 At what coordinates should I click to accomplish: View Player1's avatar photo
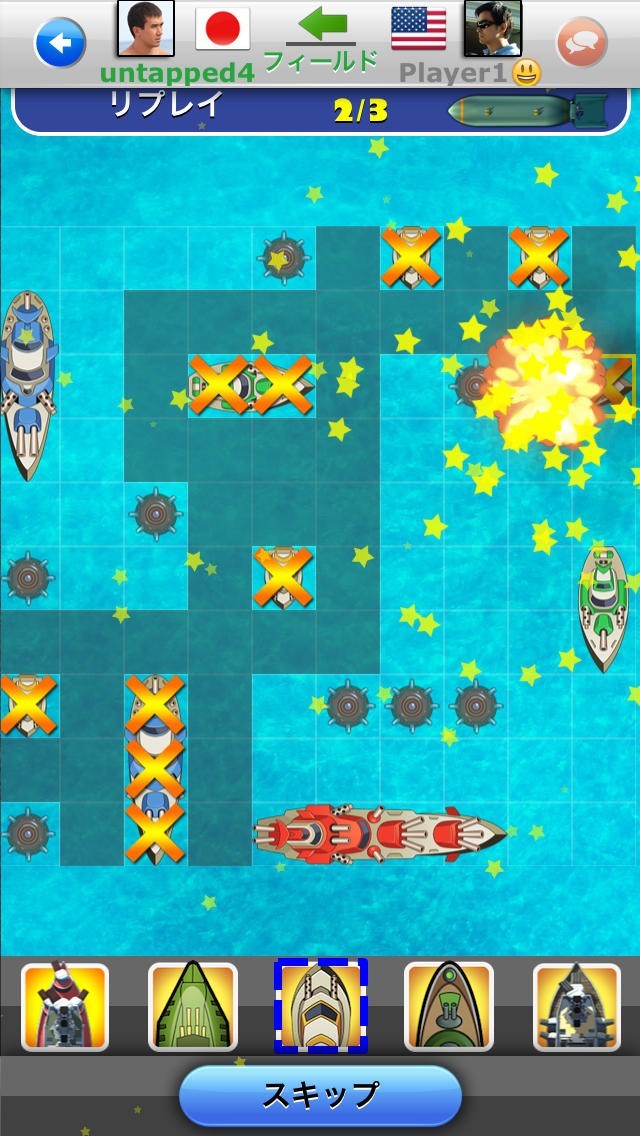pyautogui.click(x=492, y=28)
